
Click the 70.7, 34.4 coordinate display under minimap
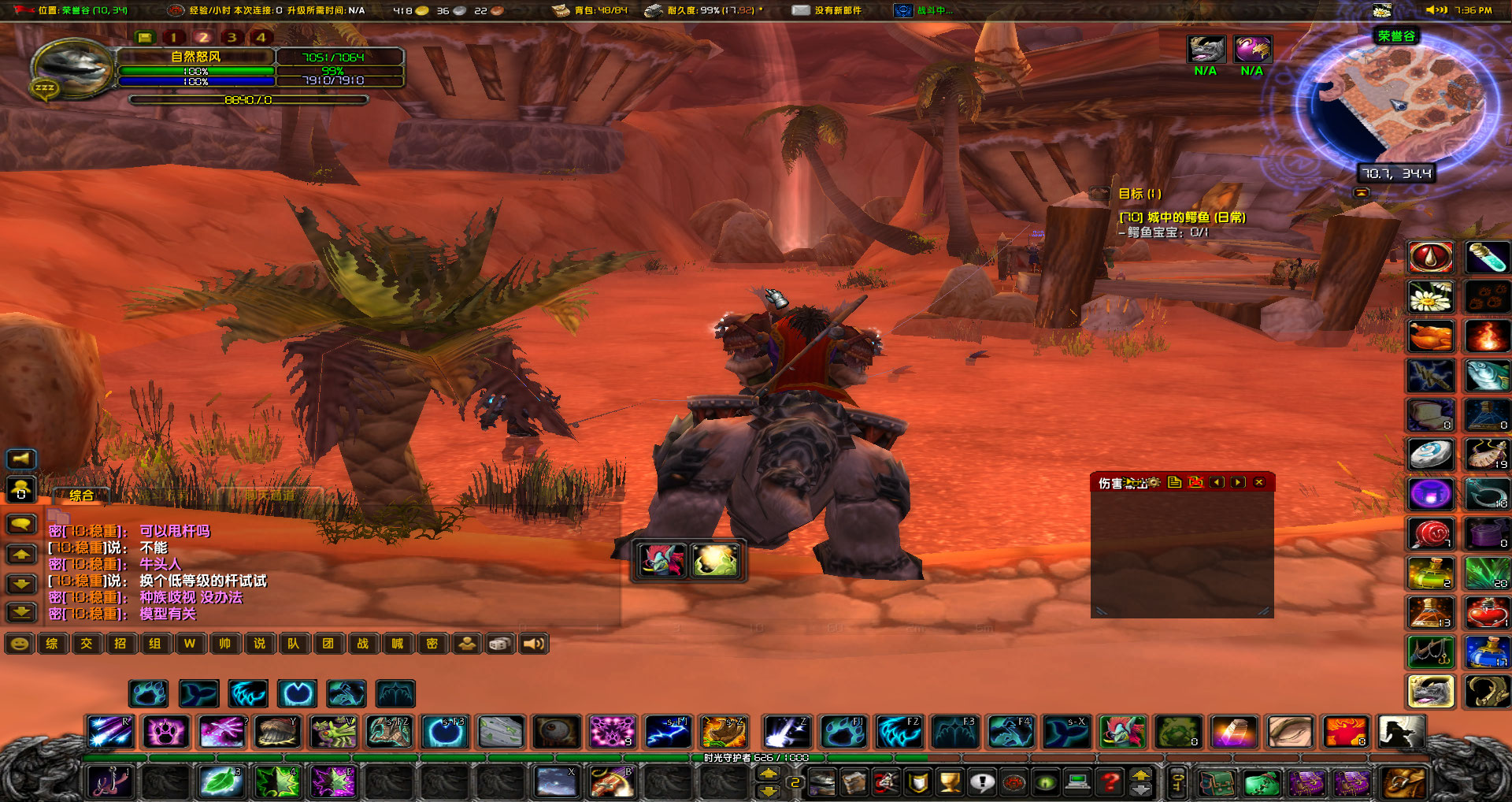(x=1395, y=173)
